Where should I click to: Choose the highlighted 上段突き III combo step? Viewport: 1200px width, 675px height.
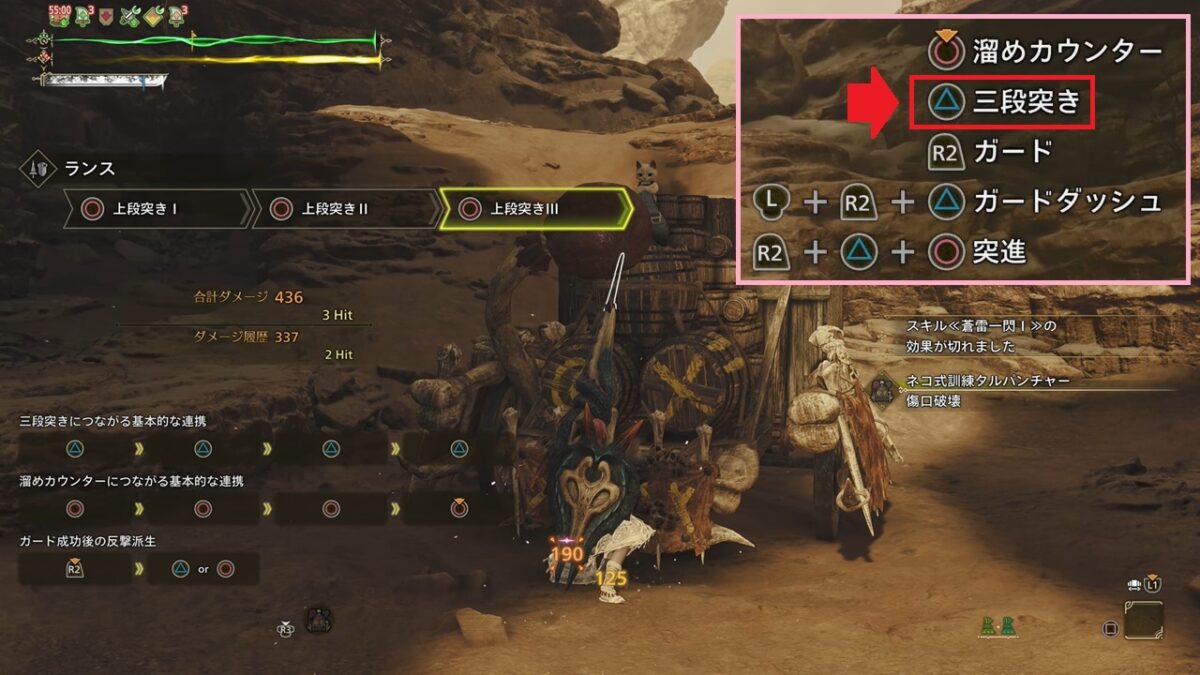pyautogui.click(x=535, y=209)
